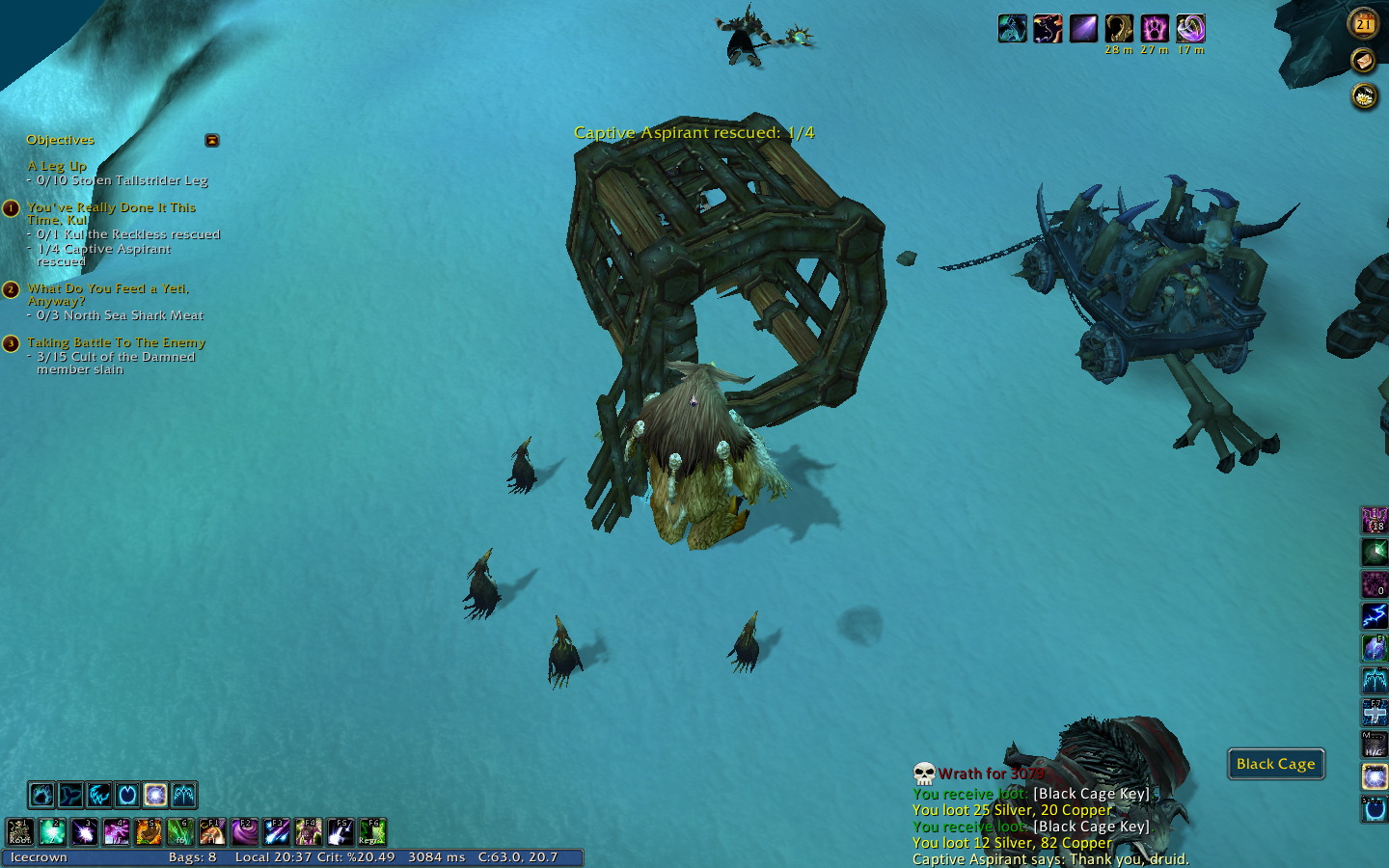Viewport: 1389px width, 868px height.
Task: Cast the falling stars spell bound to F3
Action: (x=277, y=831)
